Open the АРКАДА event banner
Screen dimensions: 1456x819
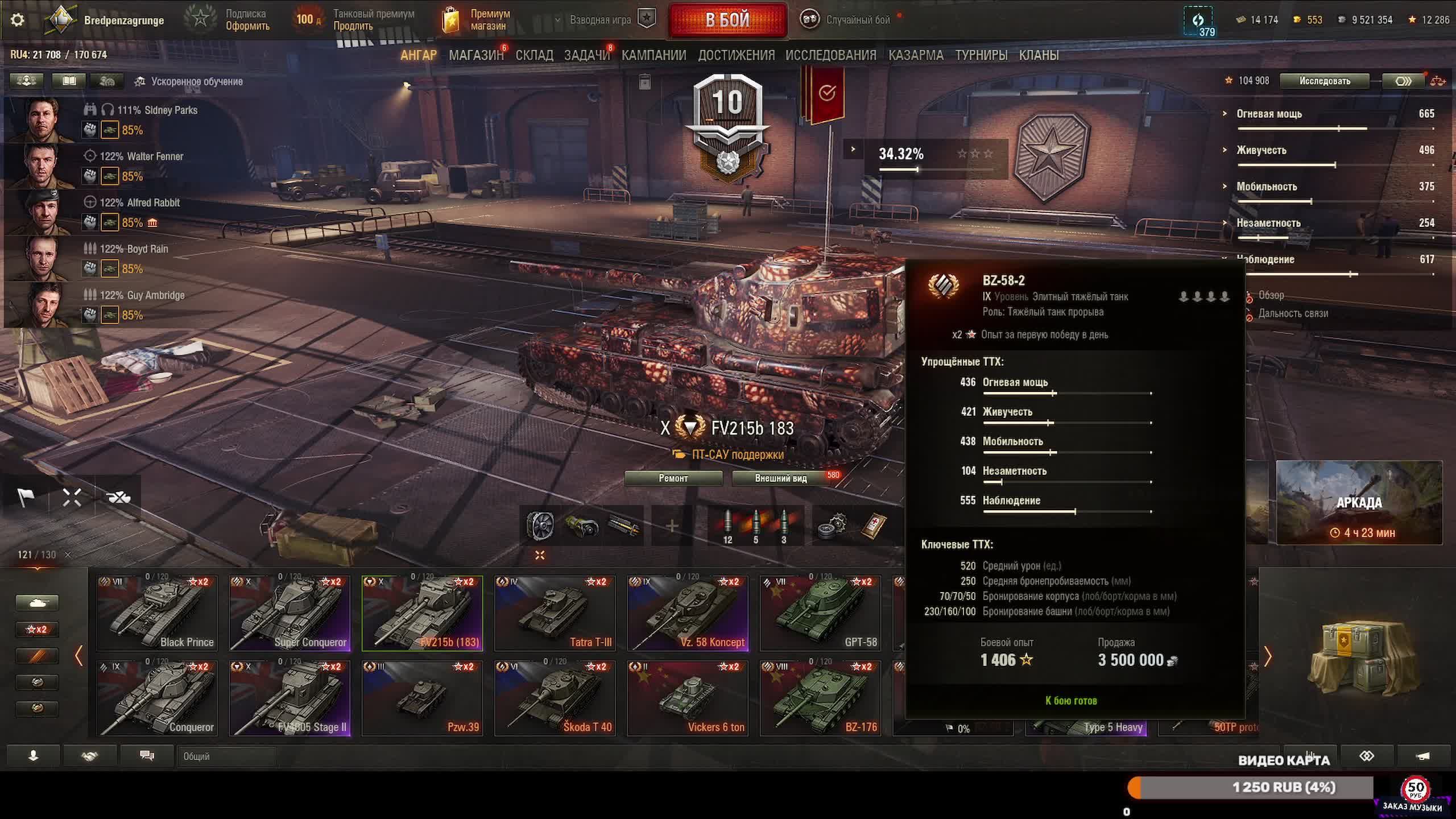(1359, 503)
